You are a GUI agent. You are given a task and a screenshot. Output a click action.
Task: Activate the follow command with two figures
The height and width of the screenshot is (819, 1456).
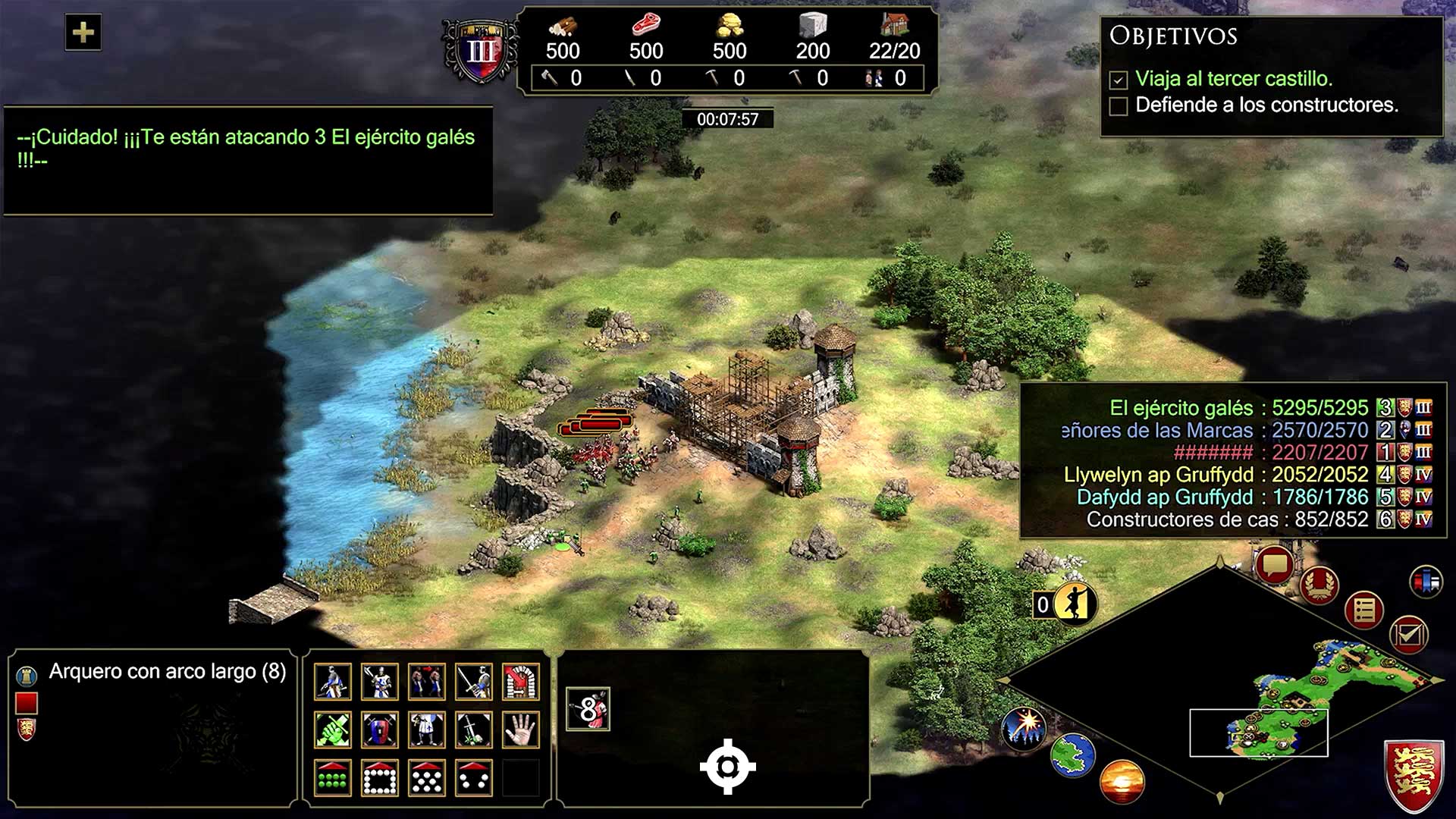(427, 682)
